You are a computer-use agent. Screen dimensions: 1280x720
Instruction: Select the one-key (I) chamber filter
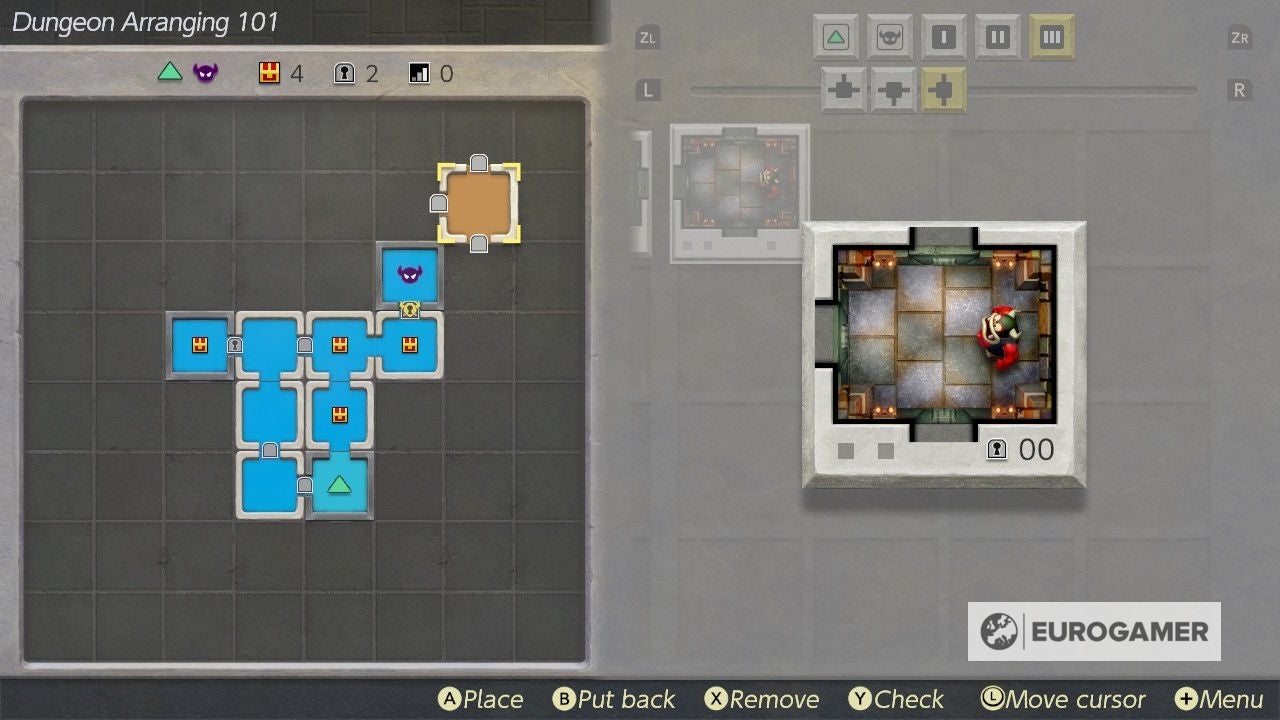[943, 37]
